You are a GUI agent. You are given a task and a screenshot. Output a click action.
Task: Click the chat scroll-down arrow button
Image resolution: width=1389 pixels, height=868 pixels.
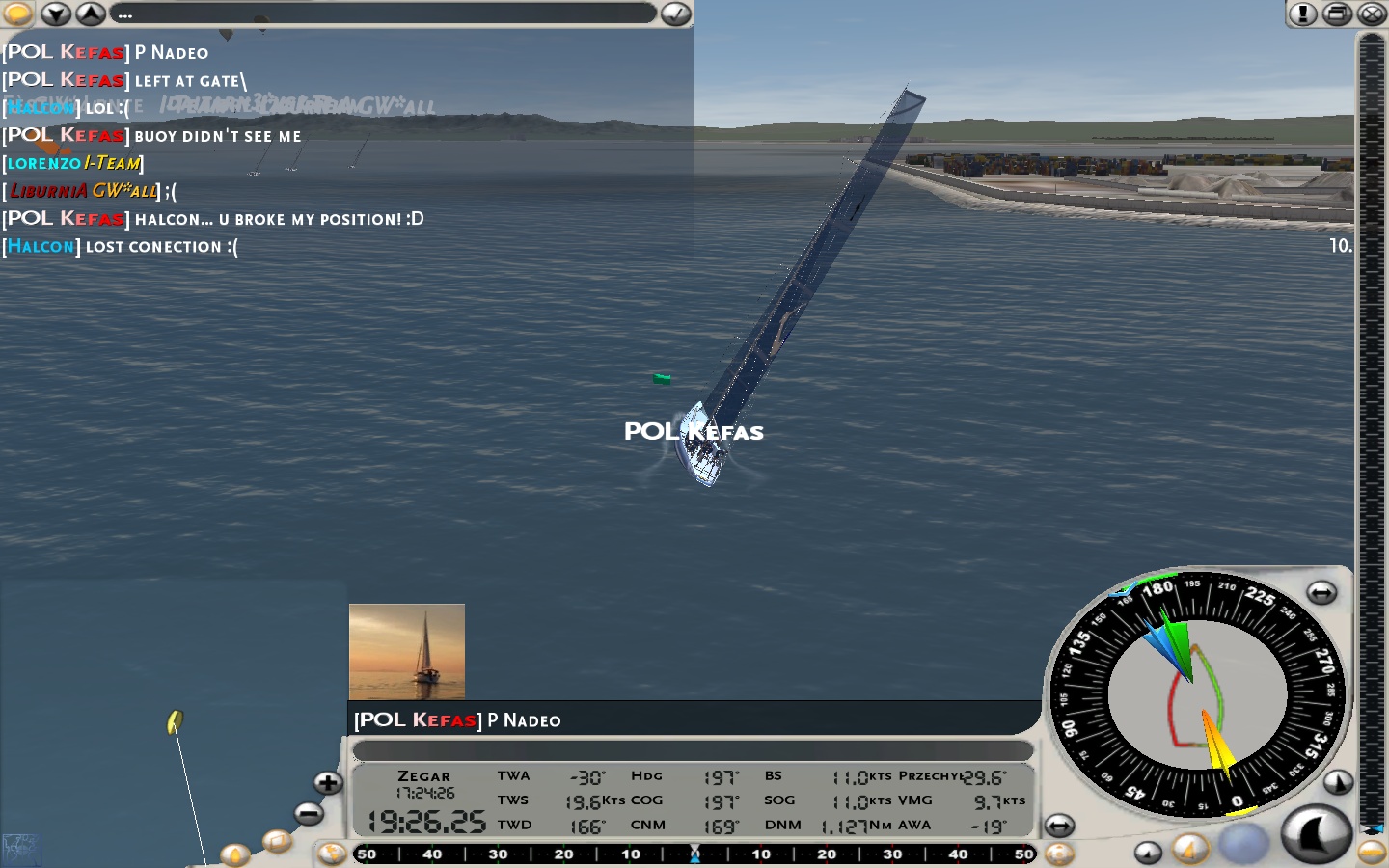(56, 14)
